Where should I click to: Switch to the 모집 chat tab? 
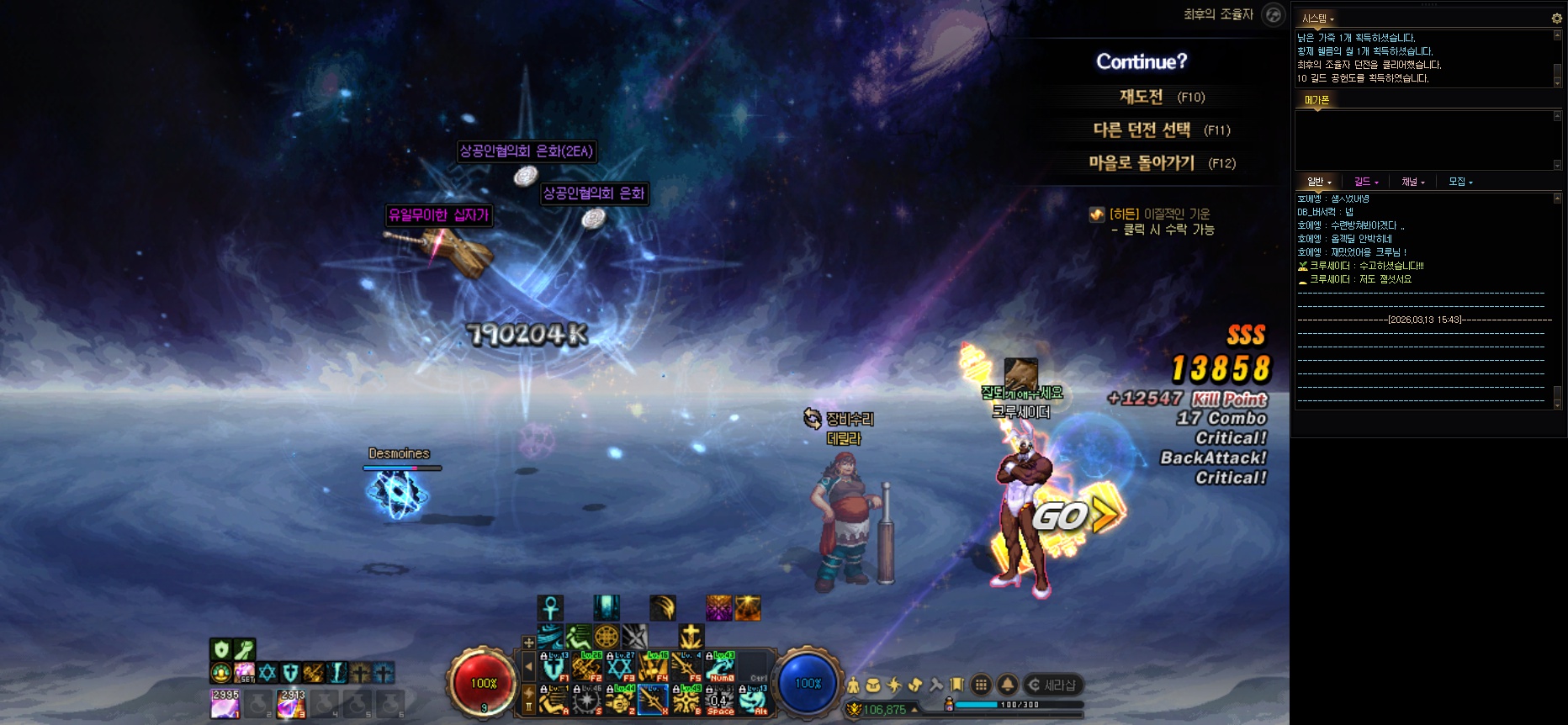pos(1460,182)
